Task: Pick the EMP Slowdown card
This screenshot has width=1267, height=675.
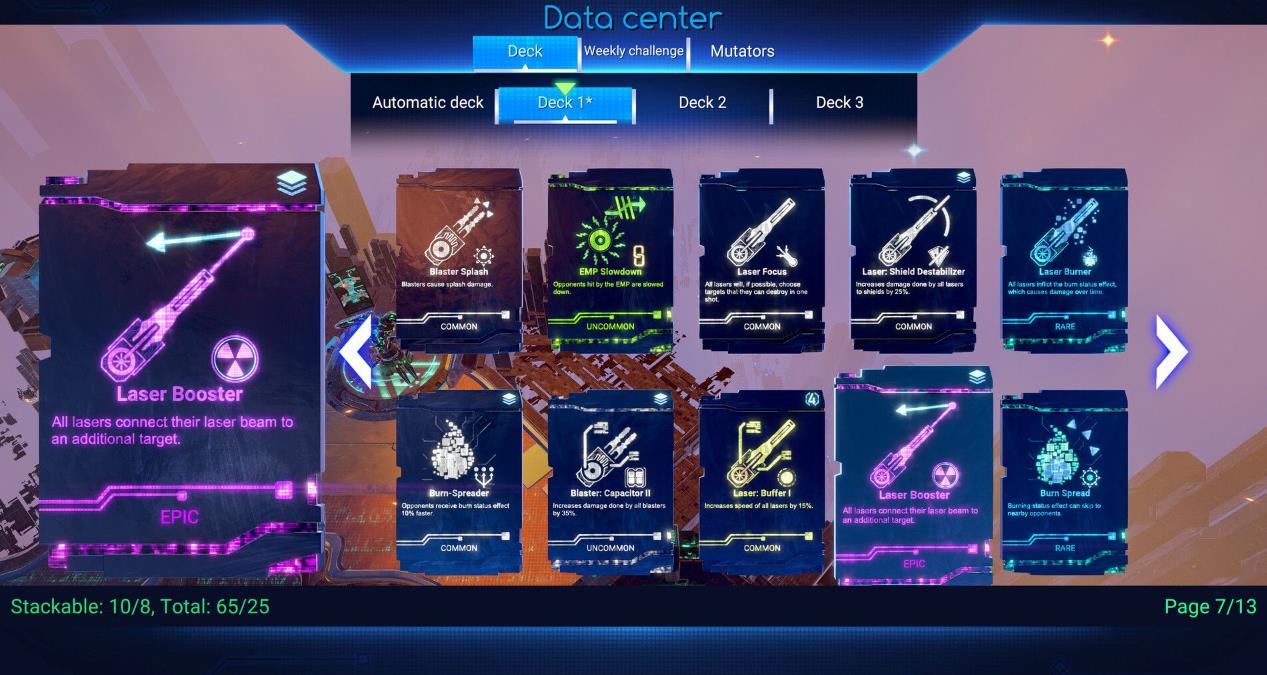Action: pos(610,258)
